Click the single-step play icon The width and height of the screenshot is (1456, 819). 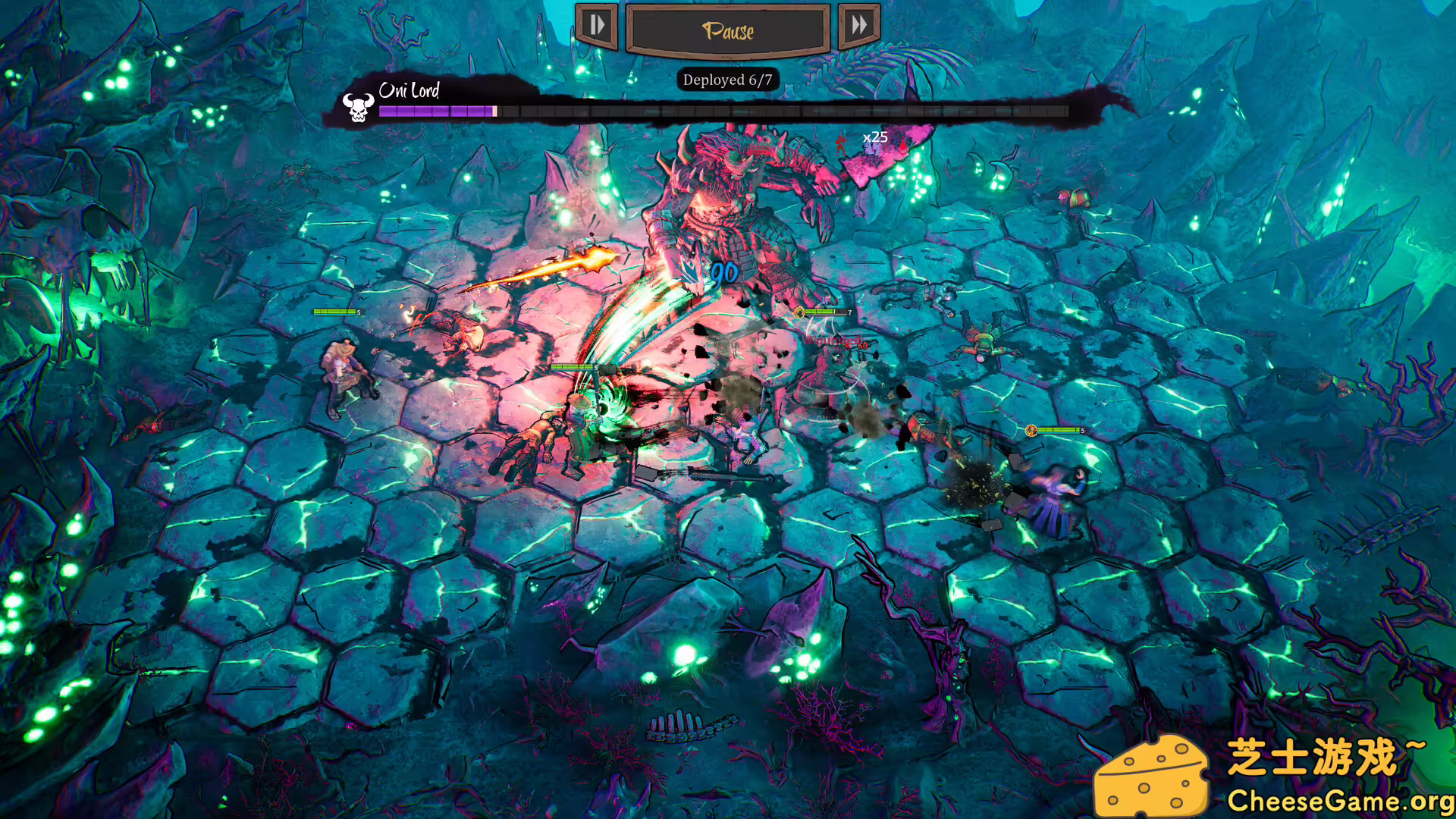point(596,24)
